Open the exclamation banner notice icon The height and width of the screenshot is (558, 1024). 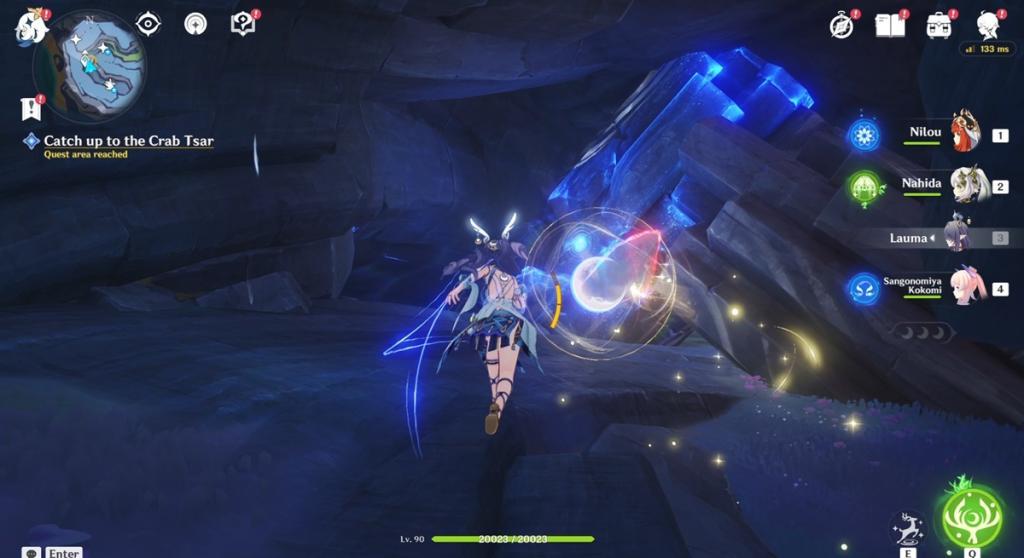30,108
